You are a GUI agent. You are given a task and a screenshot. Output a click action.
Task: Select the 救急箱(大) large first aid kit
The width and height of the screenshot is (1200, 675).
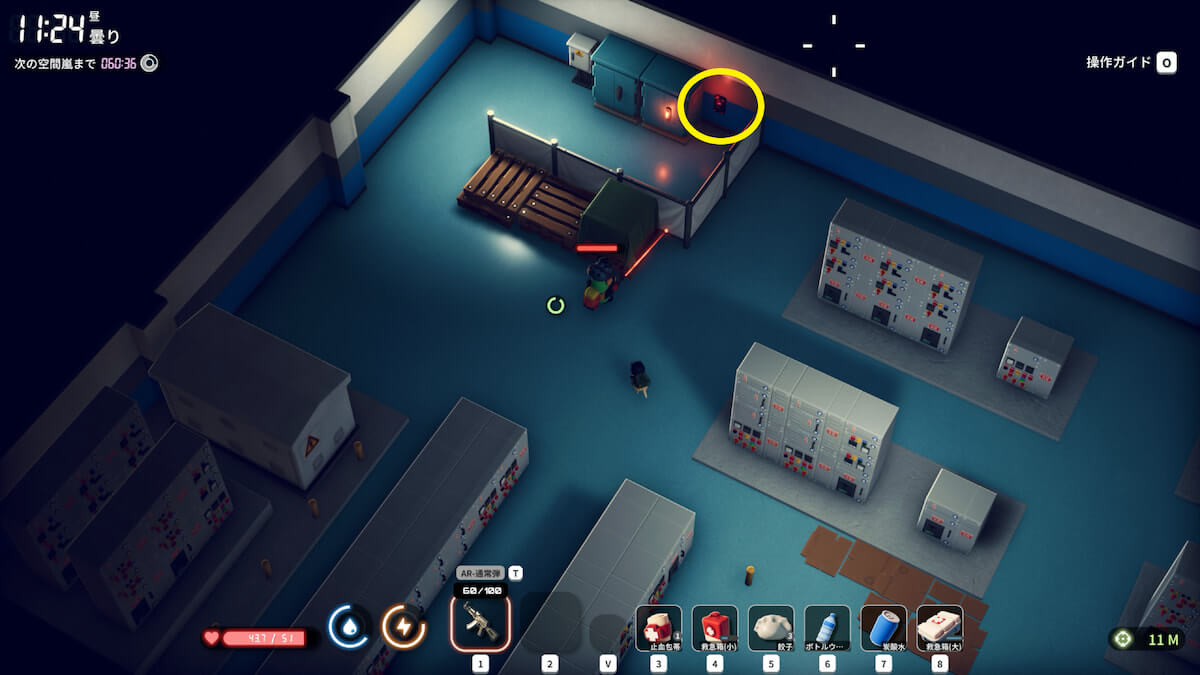coord(939,628)
